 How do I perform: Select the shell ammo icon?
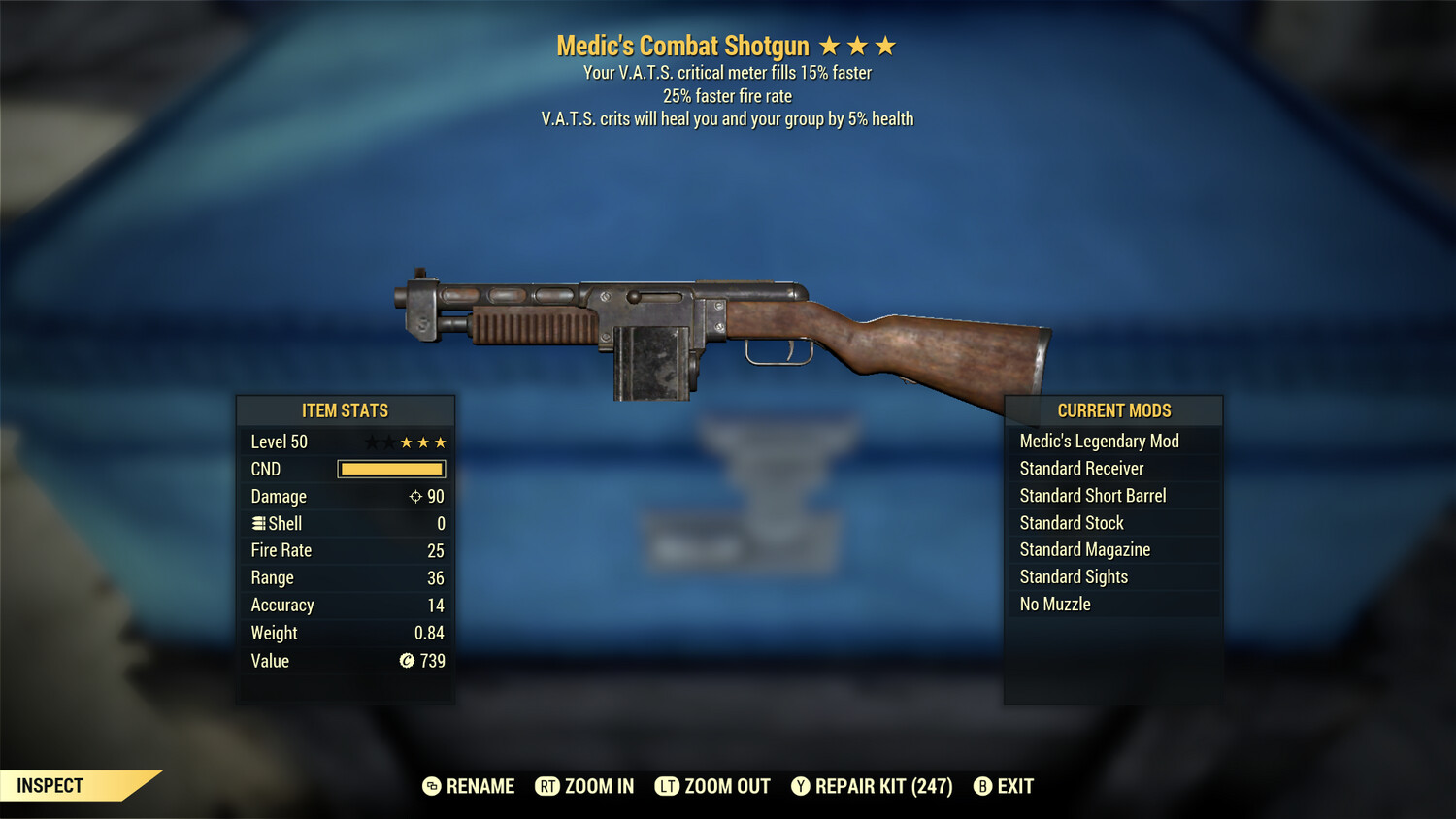tap(258, 523)
